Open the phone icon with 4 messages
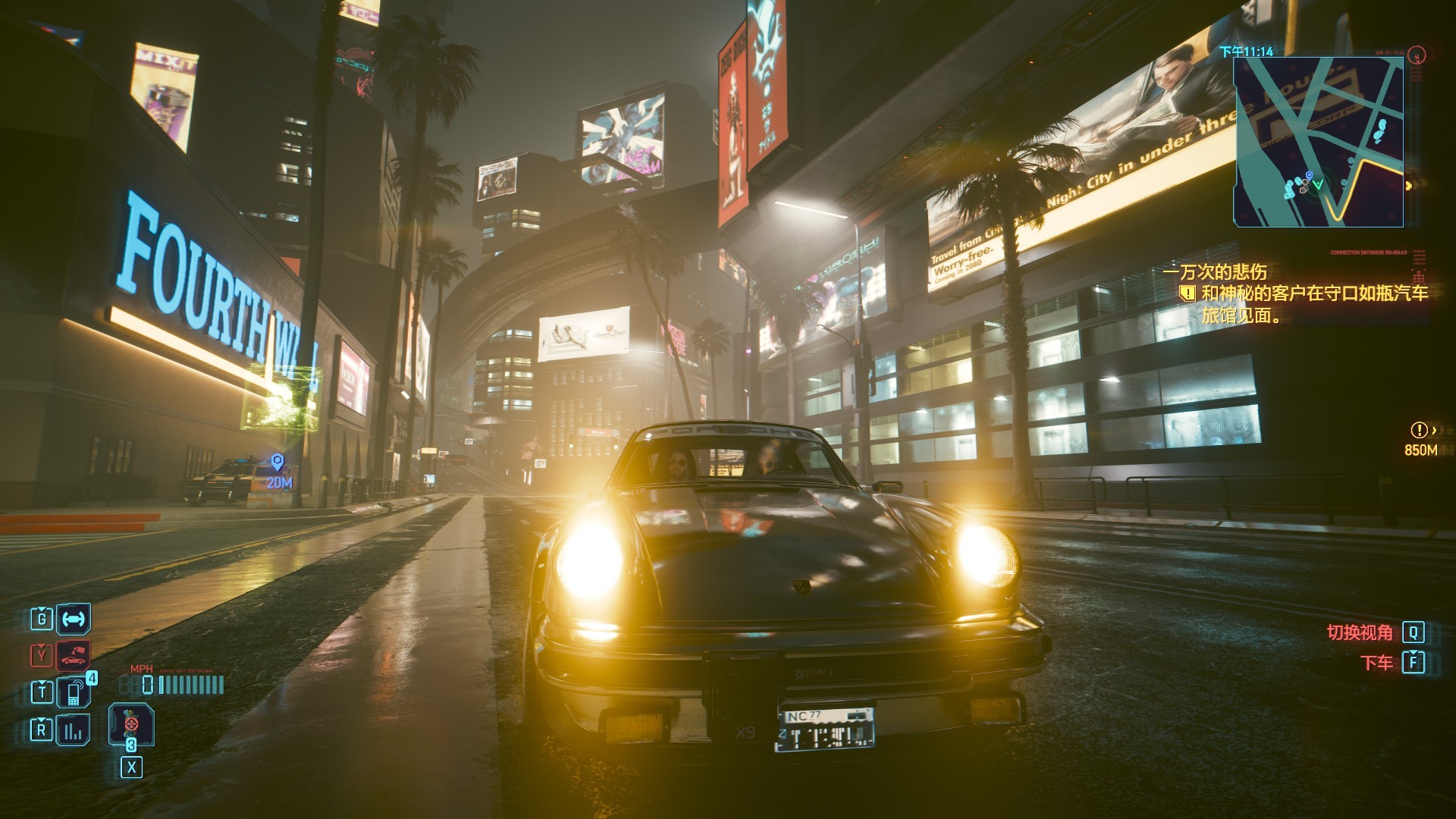Viewport: 1456px width, 819px height. click(x=74, y=692)
